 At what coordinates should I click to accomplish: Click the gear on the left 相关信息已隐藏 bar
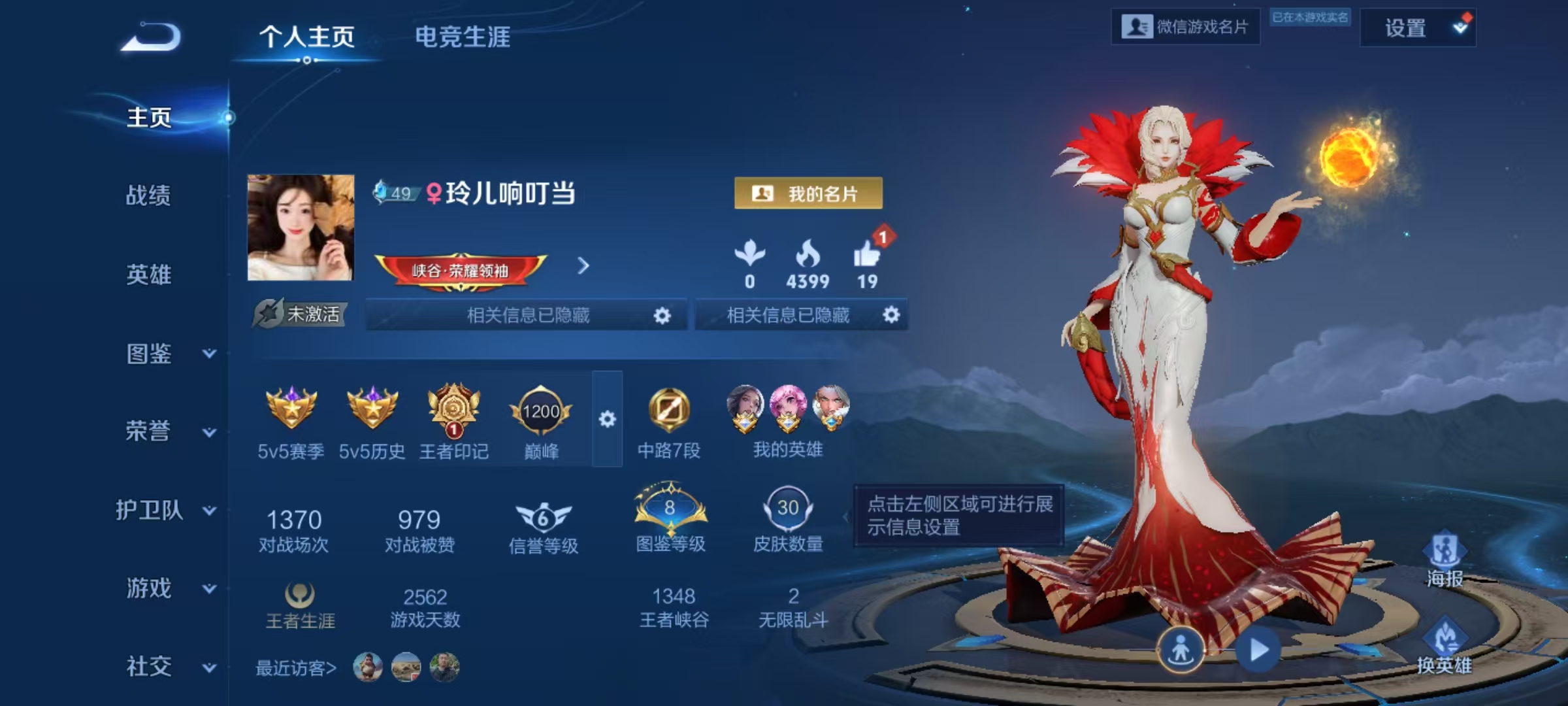[x=663, y=314]
